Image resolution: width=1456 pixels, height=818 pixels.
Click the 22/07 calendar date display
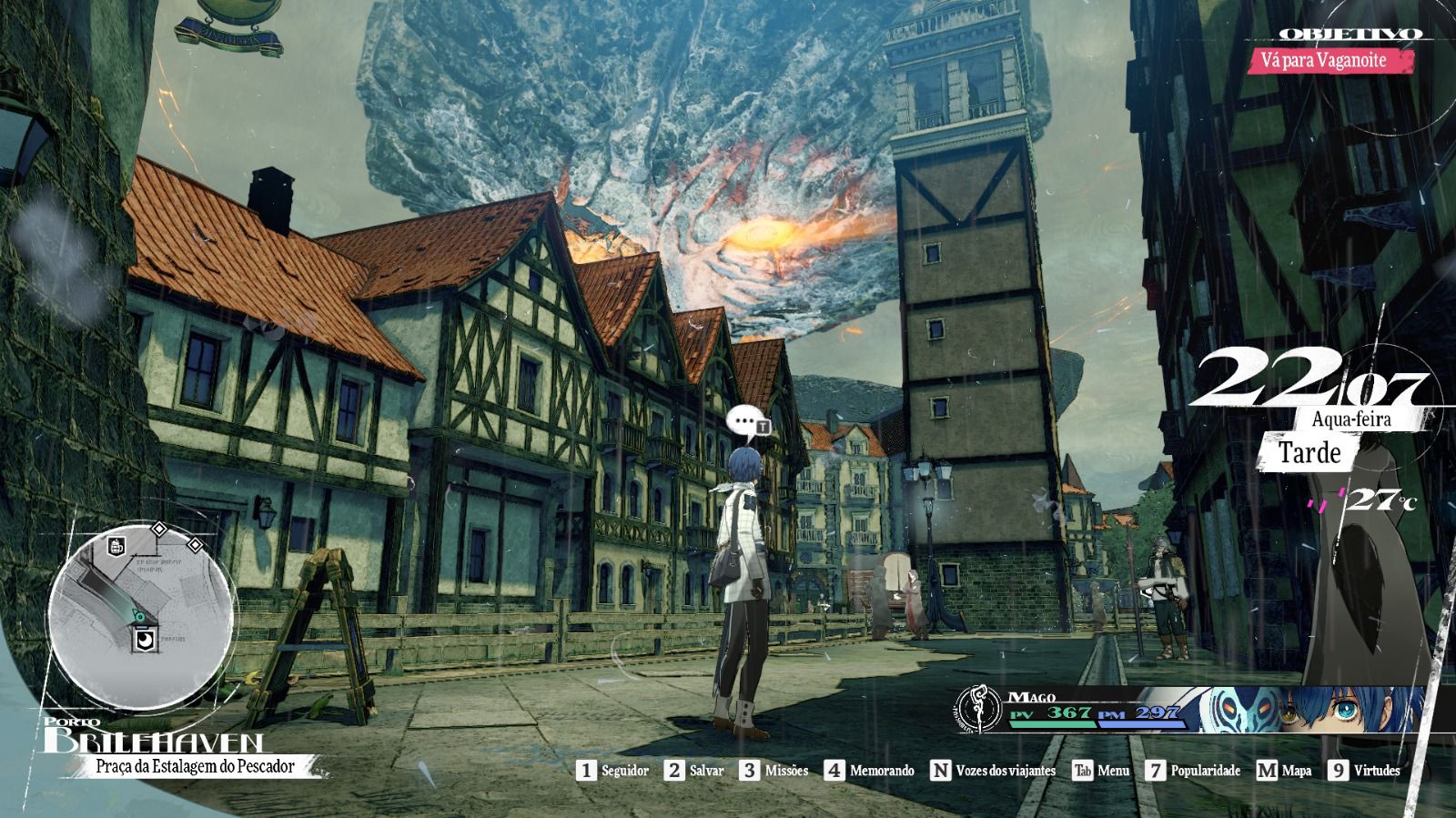pyautogui.click(x=1313, y=382)
